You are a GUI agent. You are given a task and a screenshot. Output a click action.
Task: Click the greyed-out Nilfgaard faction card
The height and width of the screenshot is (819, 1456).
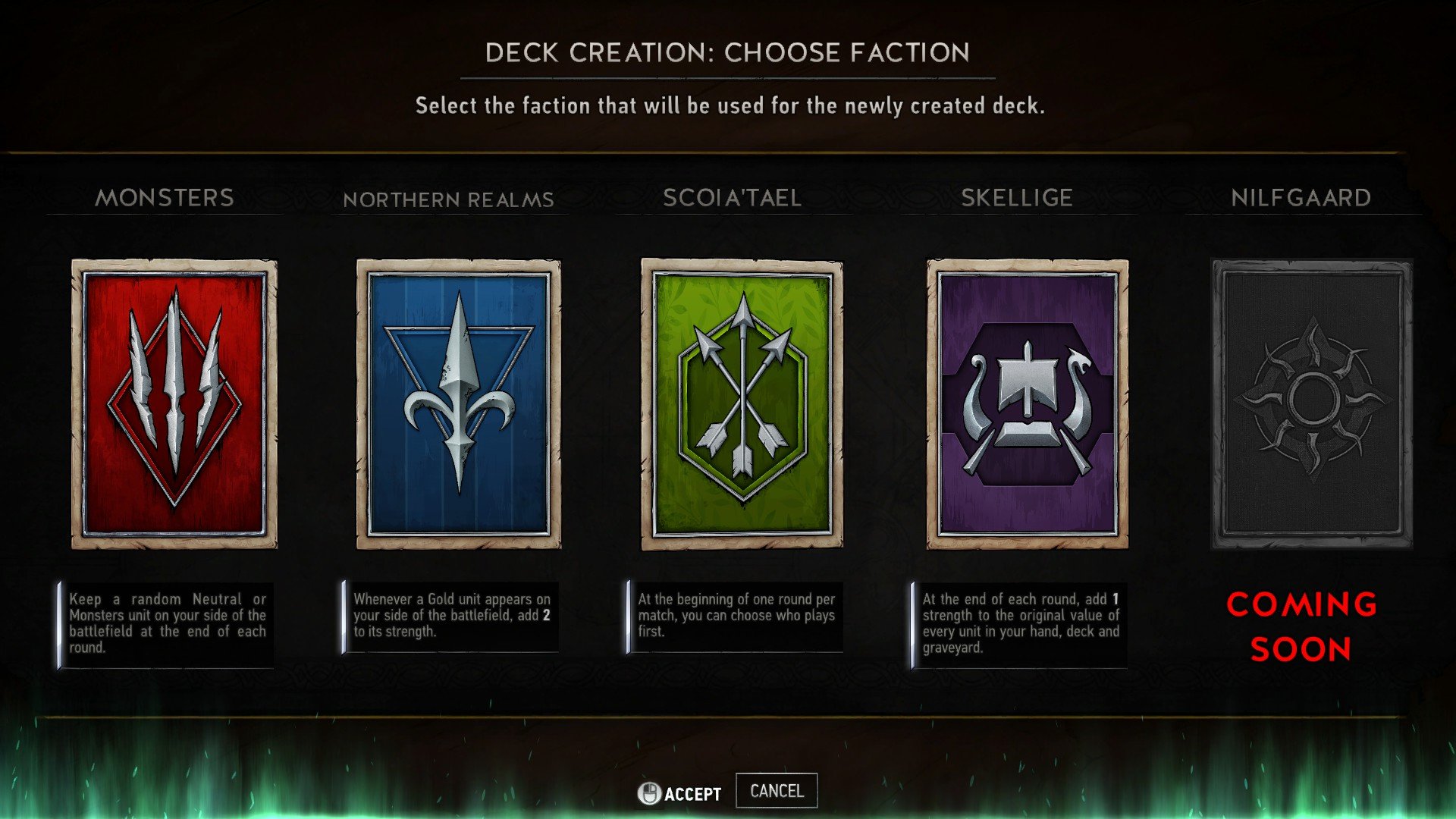[x=1312, y=403]
